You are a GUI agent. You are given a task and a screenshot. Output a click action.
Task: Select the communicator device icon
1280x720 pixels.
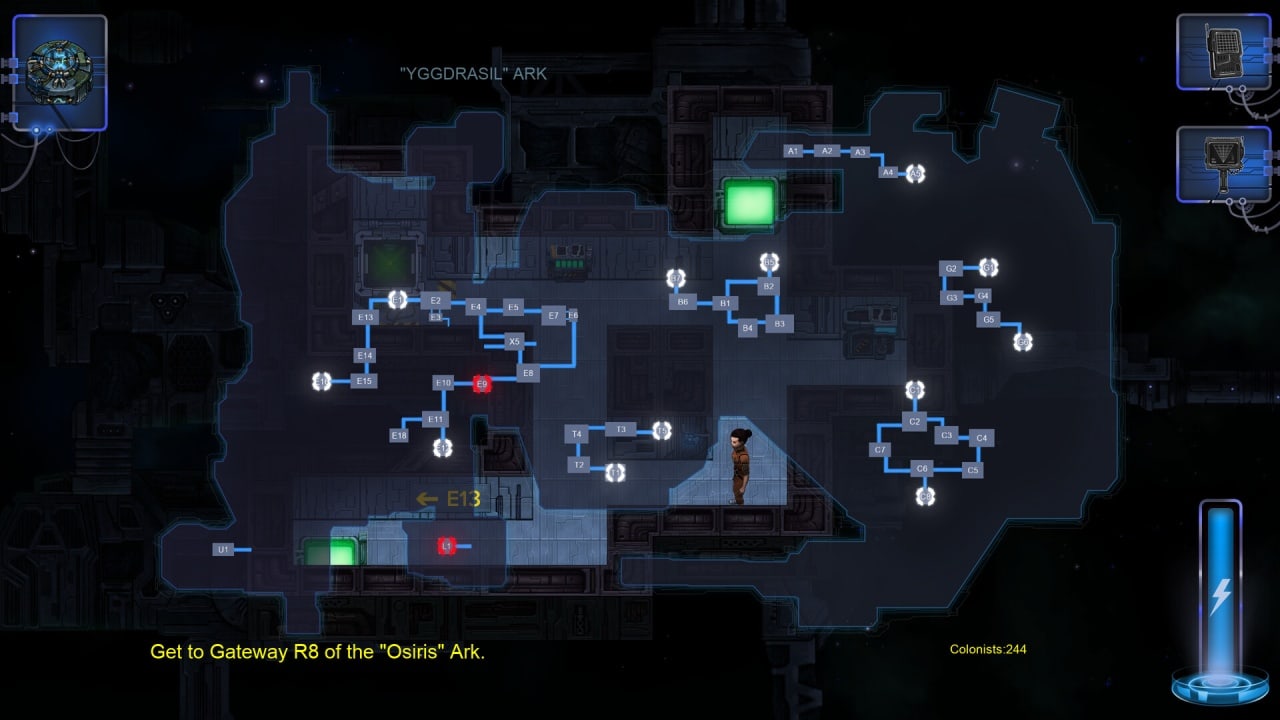tap(1223, 52)
